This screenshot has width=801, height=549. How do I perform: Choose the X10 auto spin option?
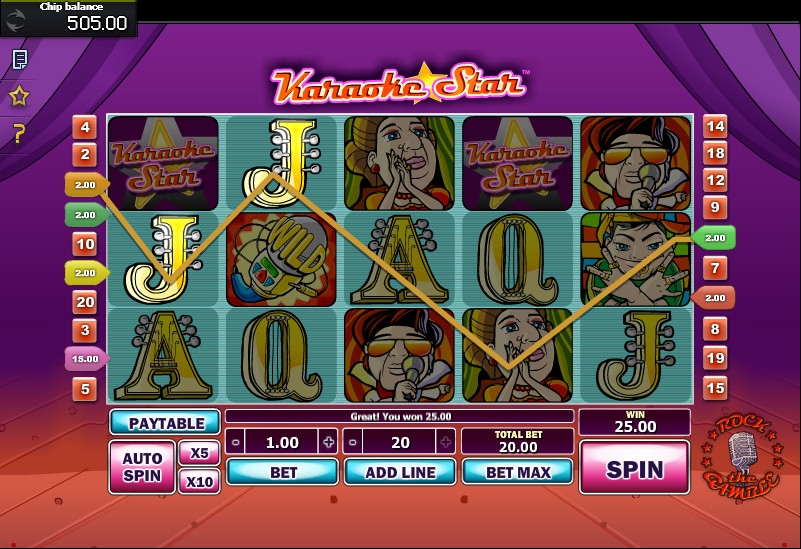pyautogui.click(x=199, y=482)
